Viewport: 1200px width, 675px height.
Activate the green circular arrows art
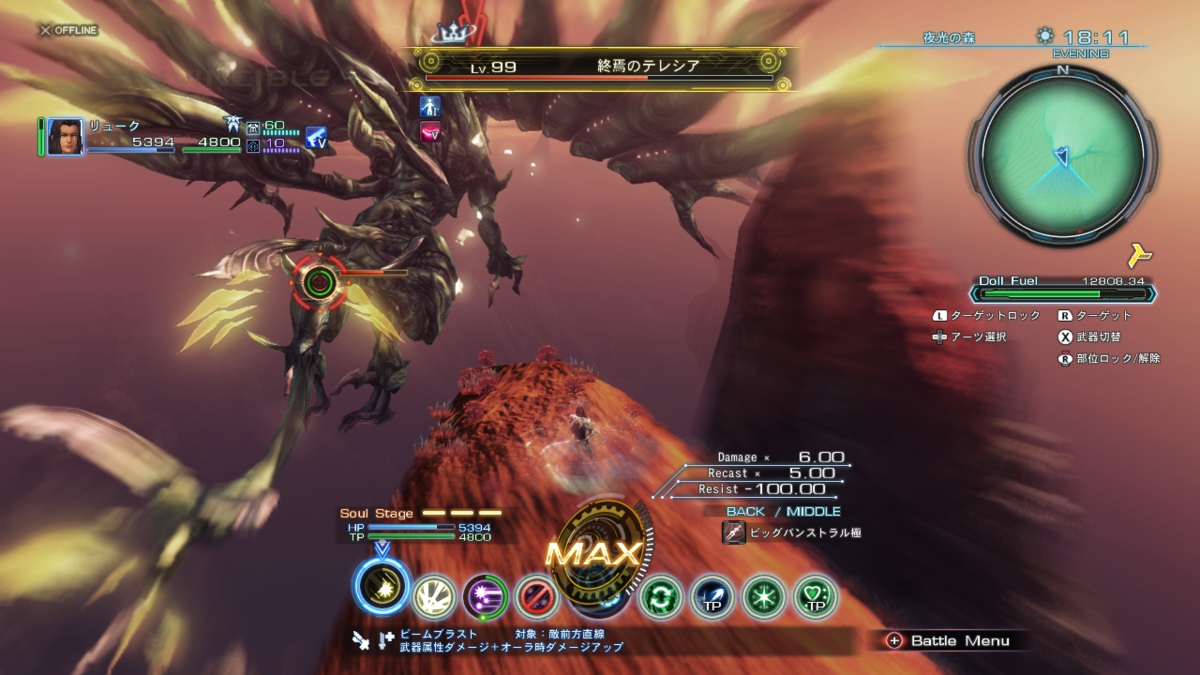pos(660,597)
